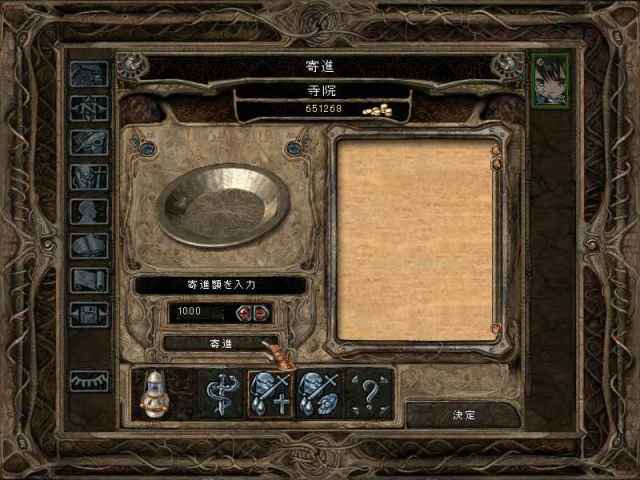Choose the bag, sword and cross tab
The image size is (640, 480).
coord(270,391)
